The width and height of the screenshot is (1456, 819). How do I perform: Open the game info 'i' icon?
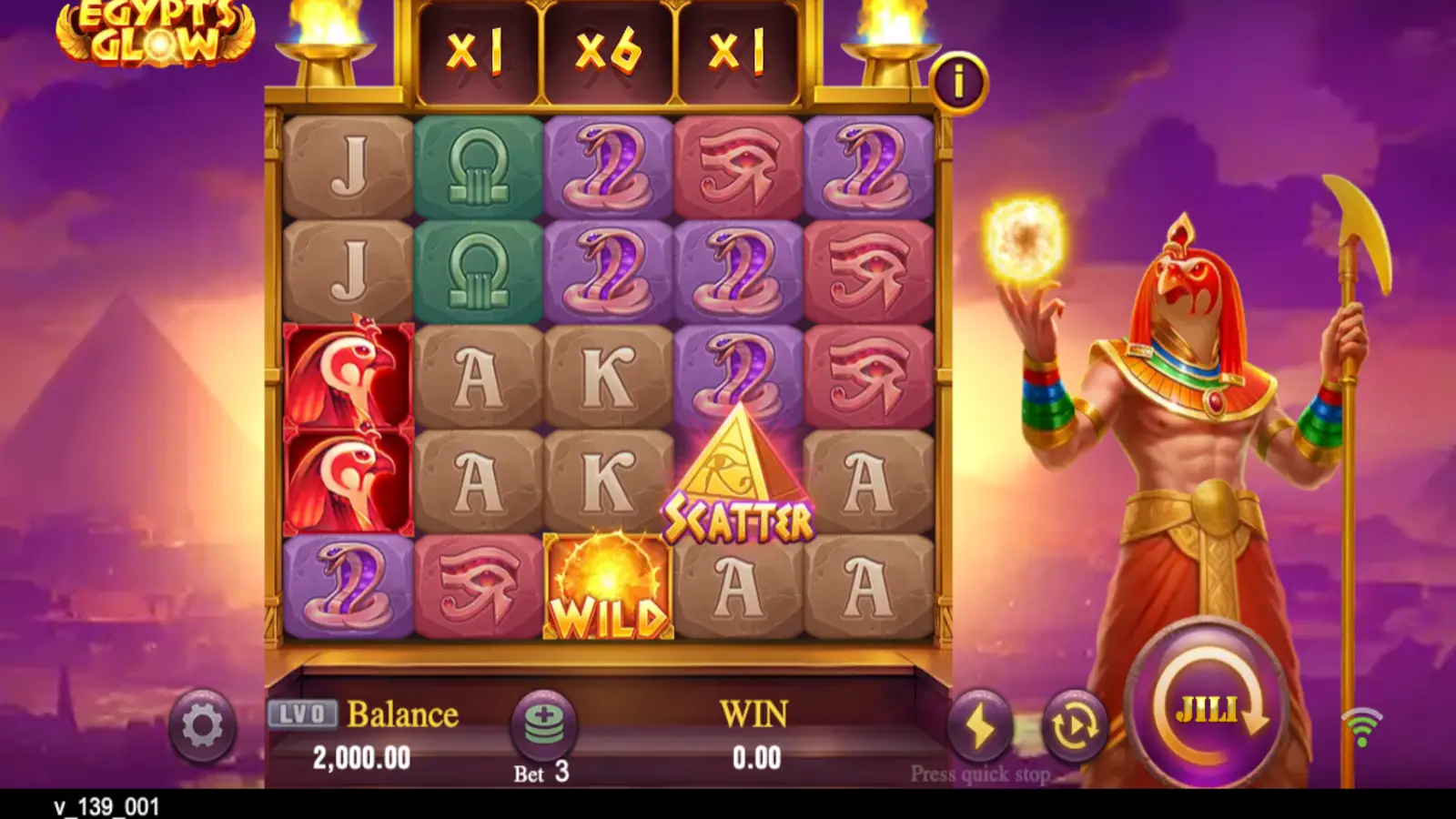(x=958, y=82)
